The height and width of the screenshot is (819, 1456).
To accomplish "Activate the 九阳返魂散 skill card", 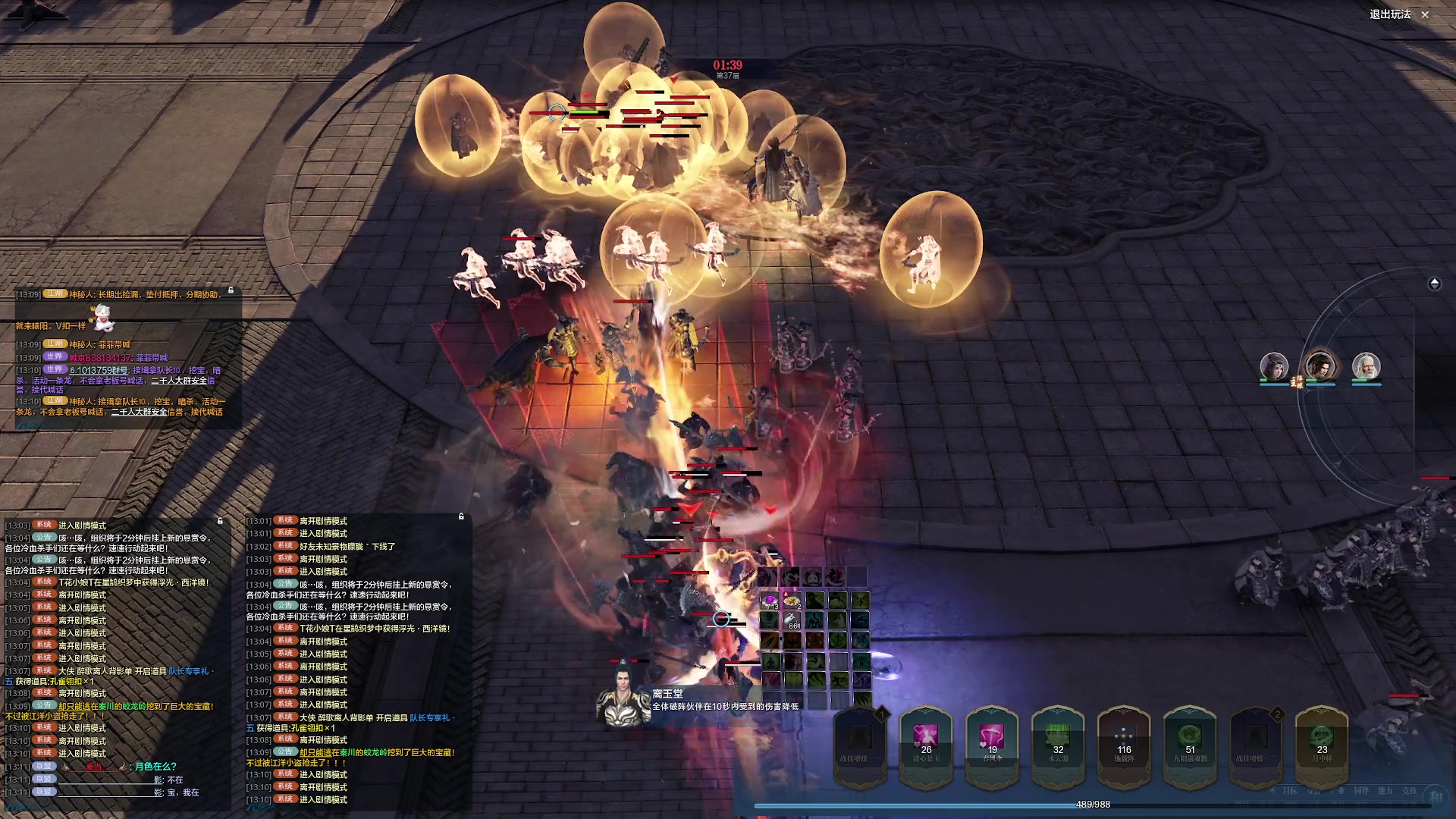I will pos(1190,742).
